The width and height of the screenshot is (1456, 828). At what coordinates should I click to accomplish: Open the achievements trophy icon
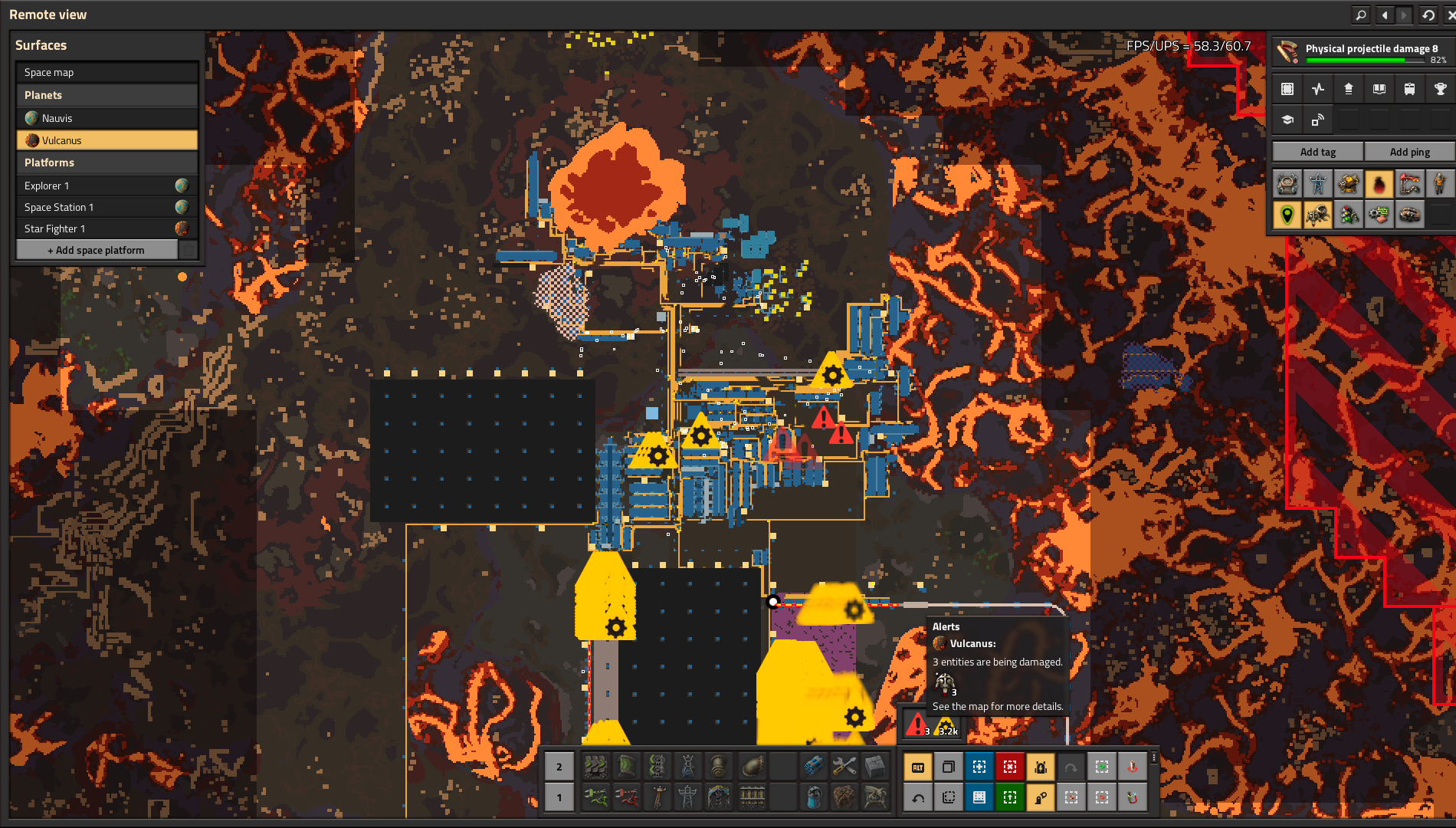tap(1440, 89)
